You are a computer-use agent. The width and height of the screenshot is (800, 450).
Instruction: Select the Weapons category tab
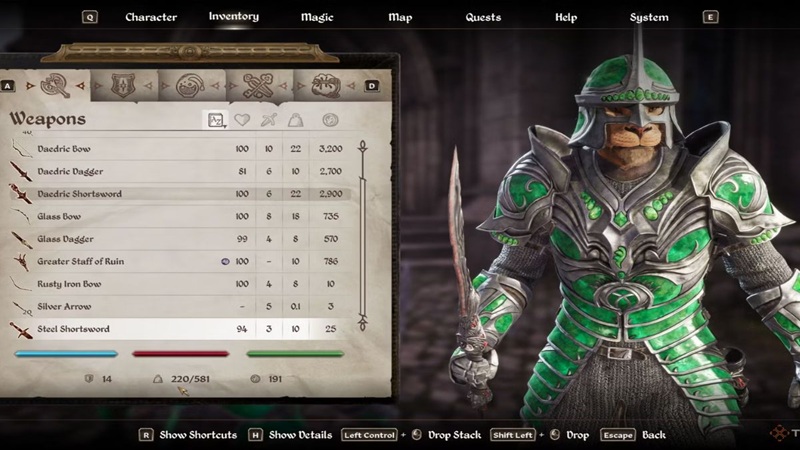tap(53, 85)
